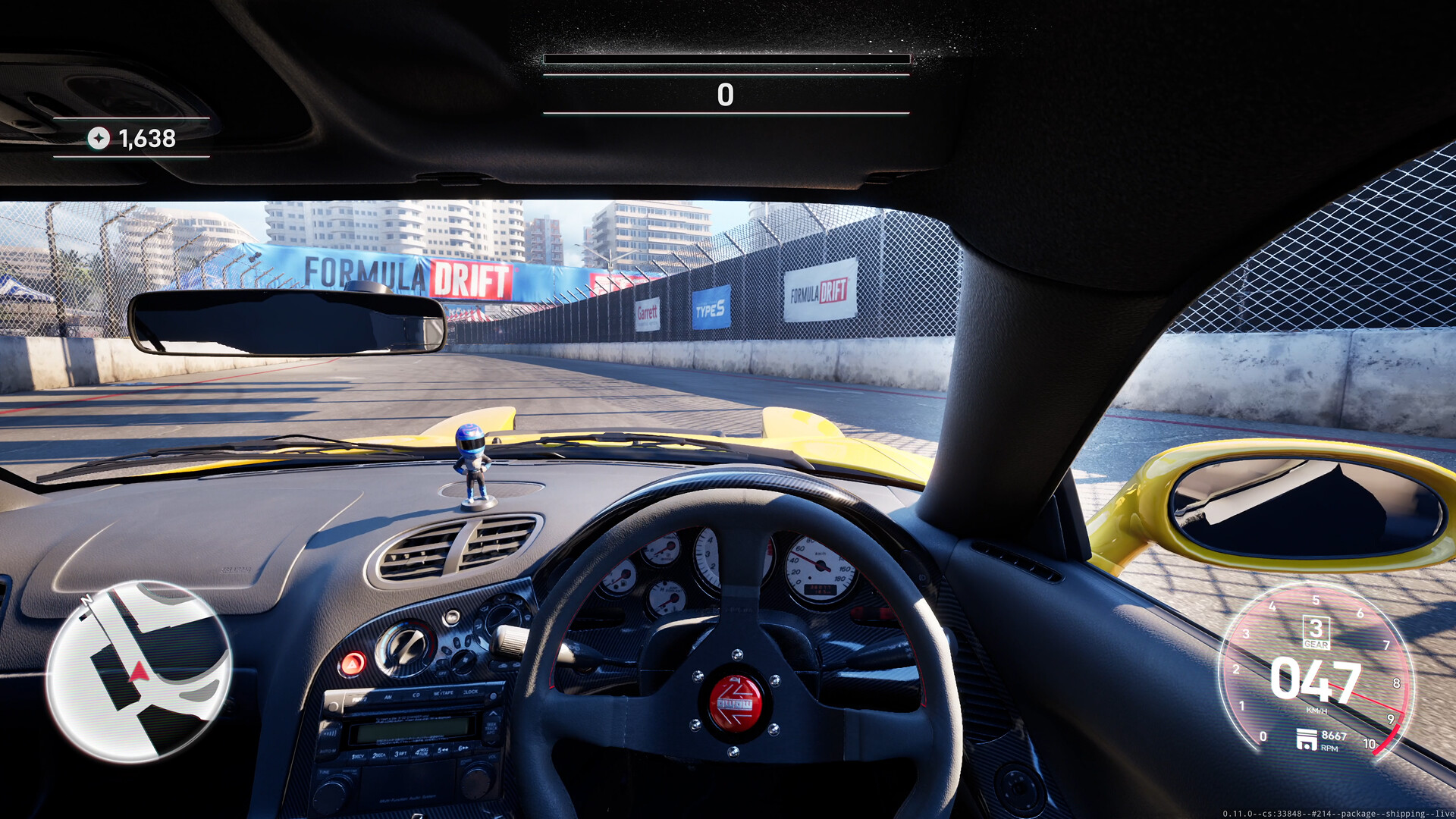Click the circular track minimap
Image resolution: width=1456 pixels, height=819 pixels.
pyautogui.click(x=138, y=672)
